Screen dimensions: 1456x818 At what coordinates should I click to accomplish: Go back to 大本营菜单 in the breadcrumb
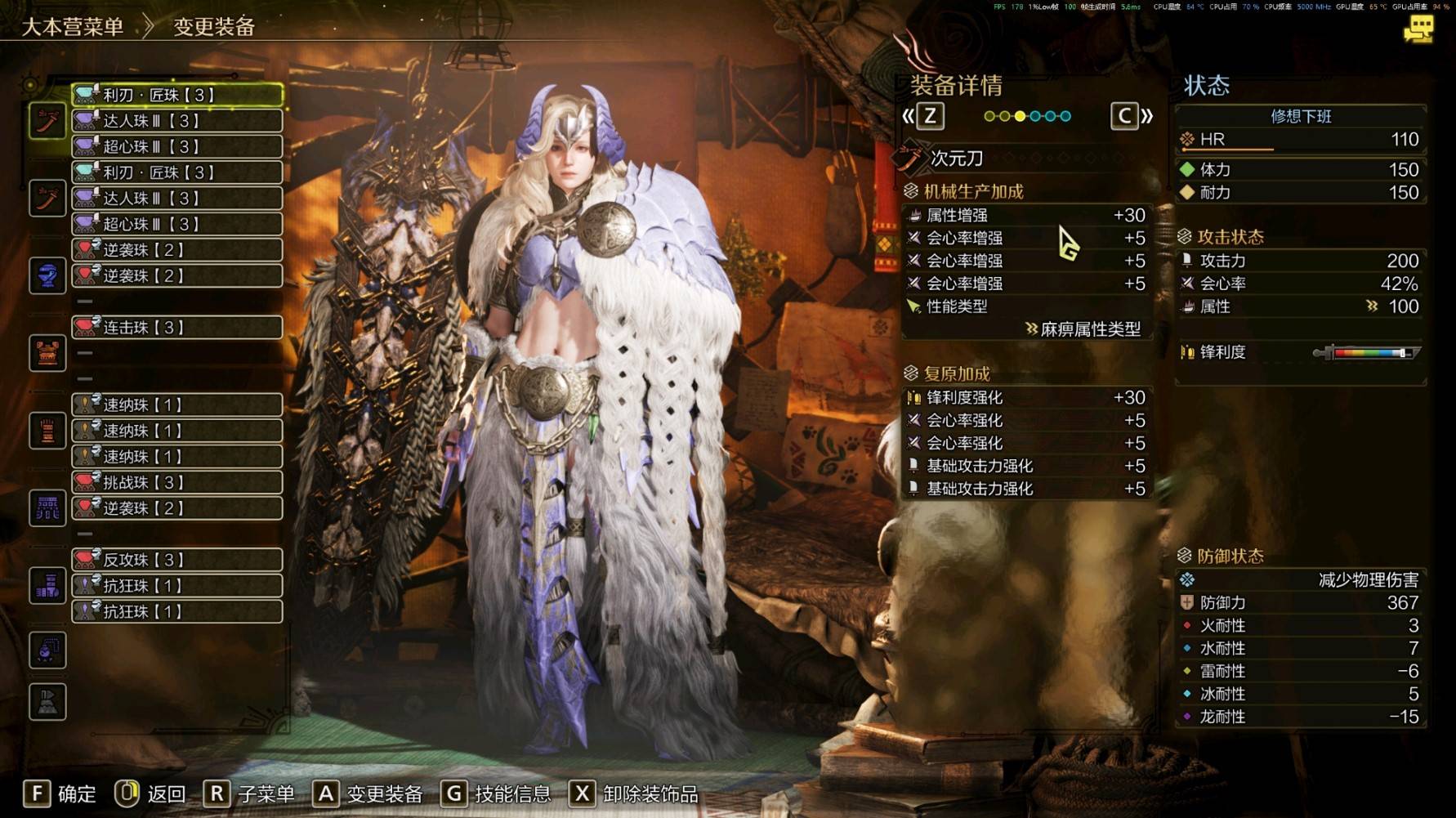(x=73, y=26)
